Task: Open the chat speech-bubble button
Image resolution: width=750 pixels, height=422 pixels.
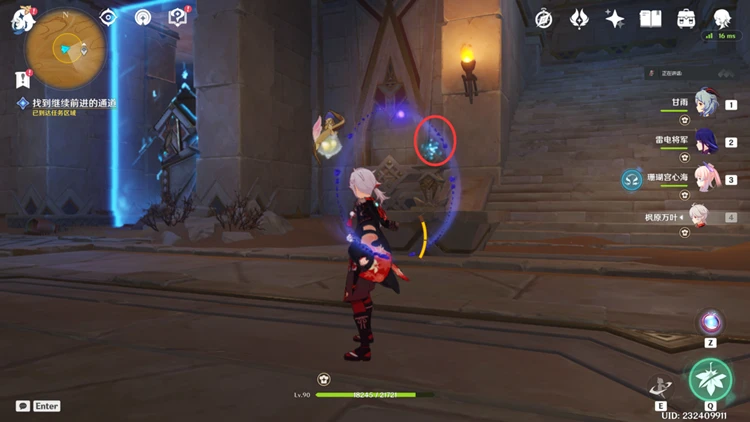Action: (x=22, y=406)
